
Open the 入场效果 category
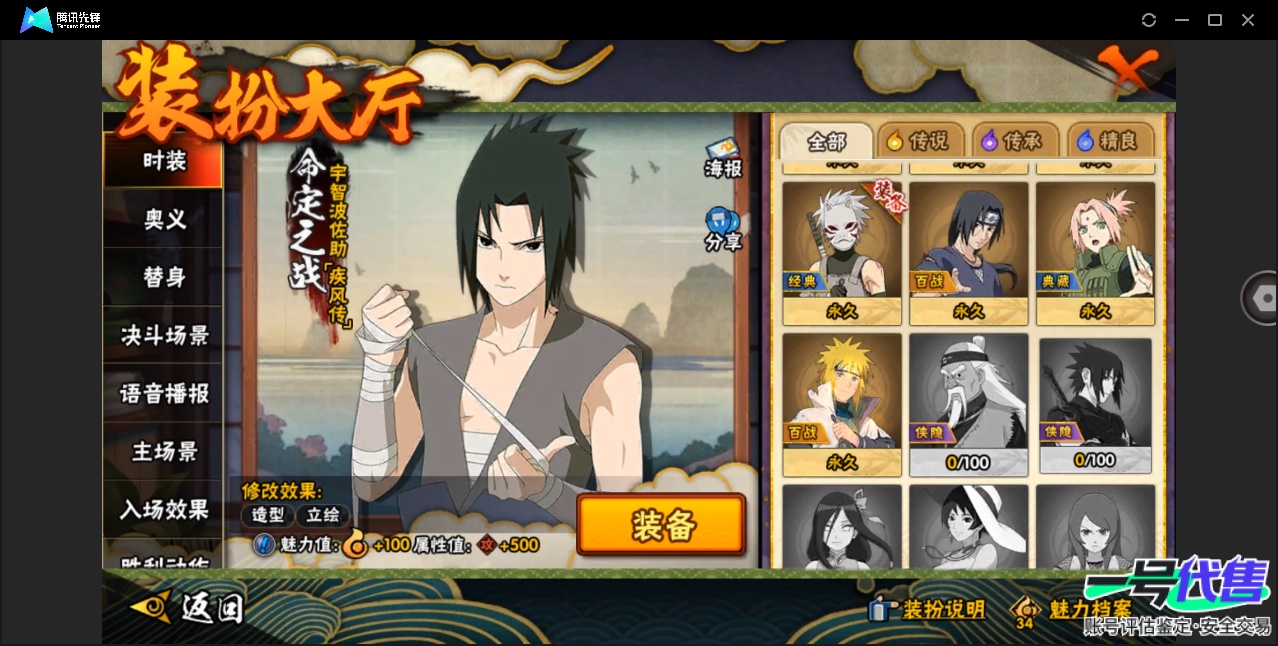(164, 509)
